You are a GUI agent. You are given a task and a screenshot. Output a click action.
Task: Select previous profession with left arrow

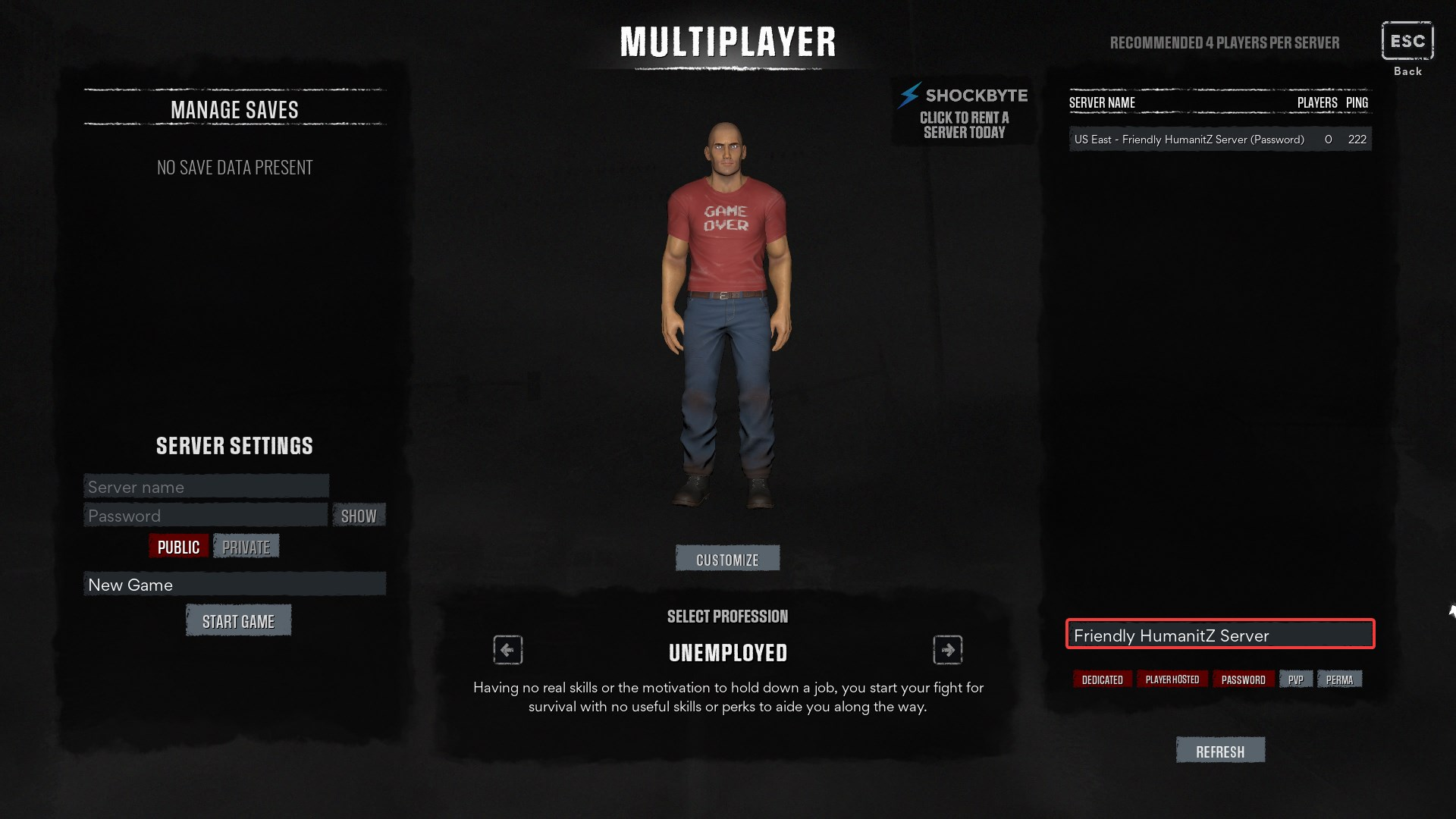(x=507, y=649)
